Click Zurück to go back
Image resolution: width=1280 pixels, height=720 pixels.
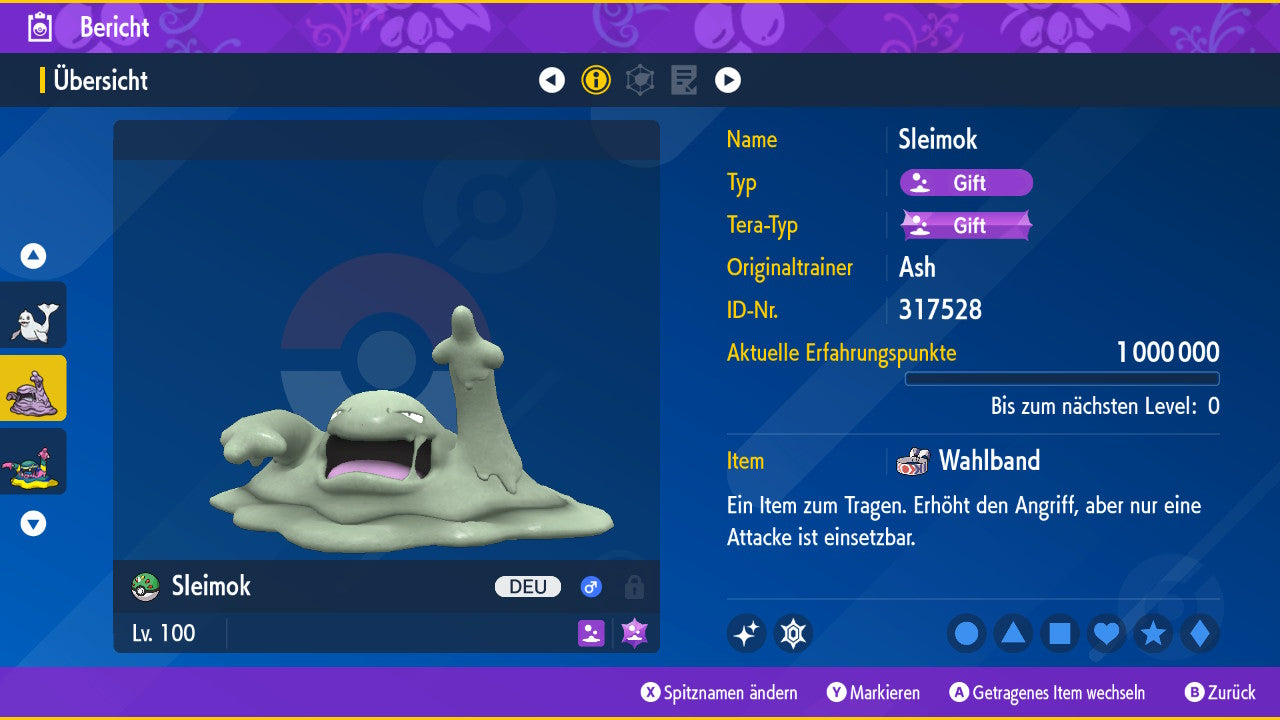(1220, 693)
